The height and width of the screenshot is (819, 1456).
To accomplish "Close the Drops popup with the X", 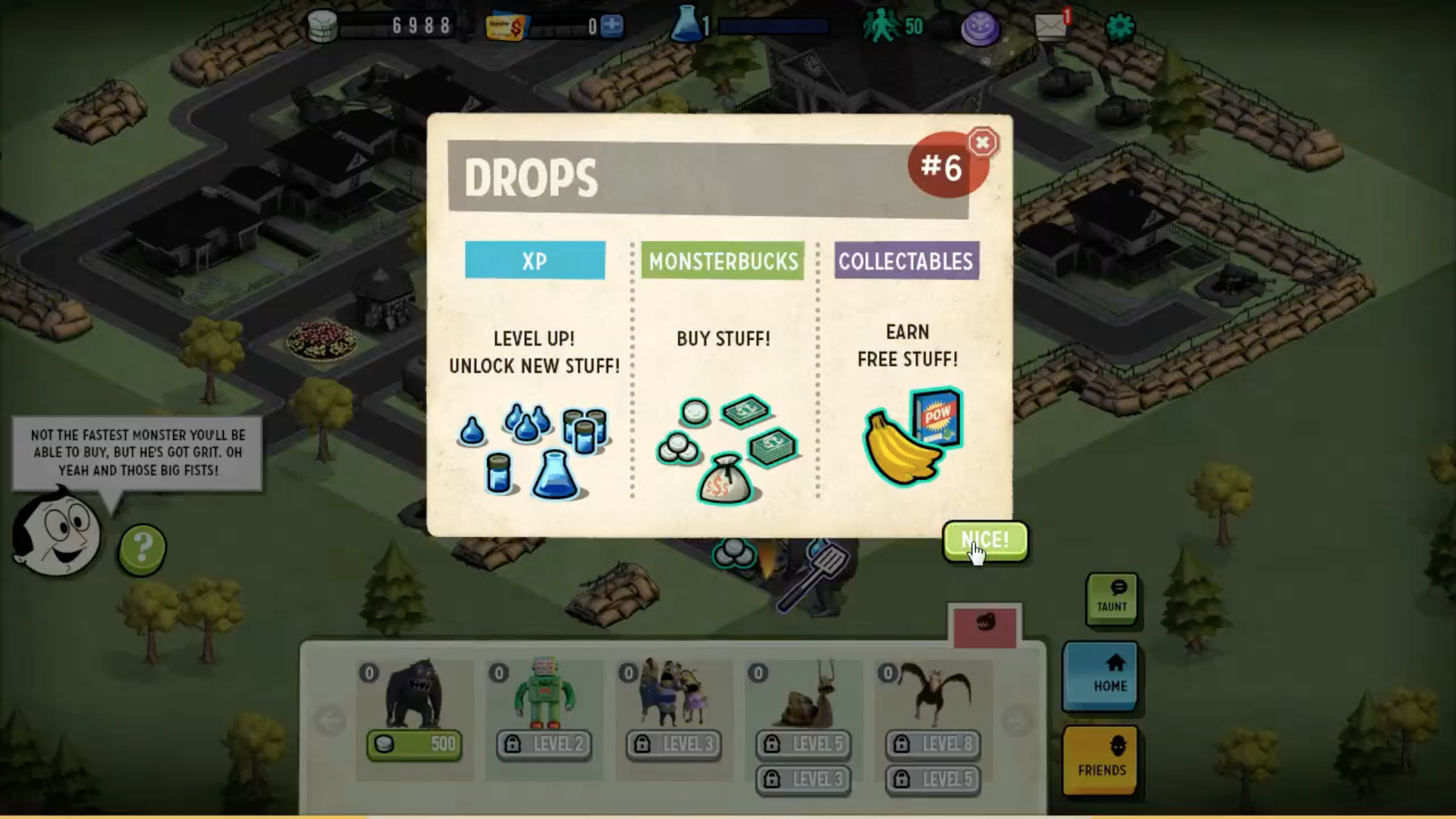I will pyautogui.click(x=982, y=143).
